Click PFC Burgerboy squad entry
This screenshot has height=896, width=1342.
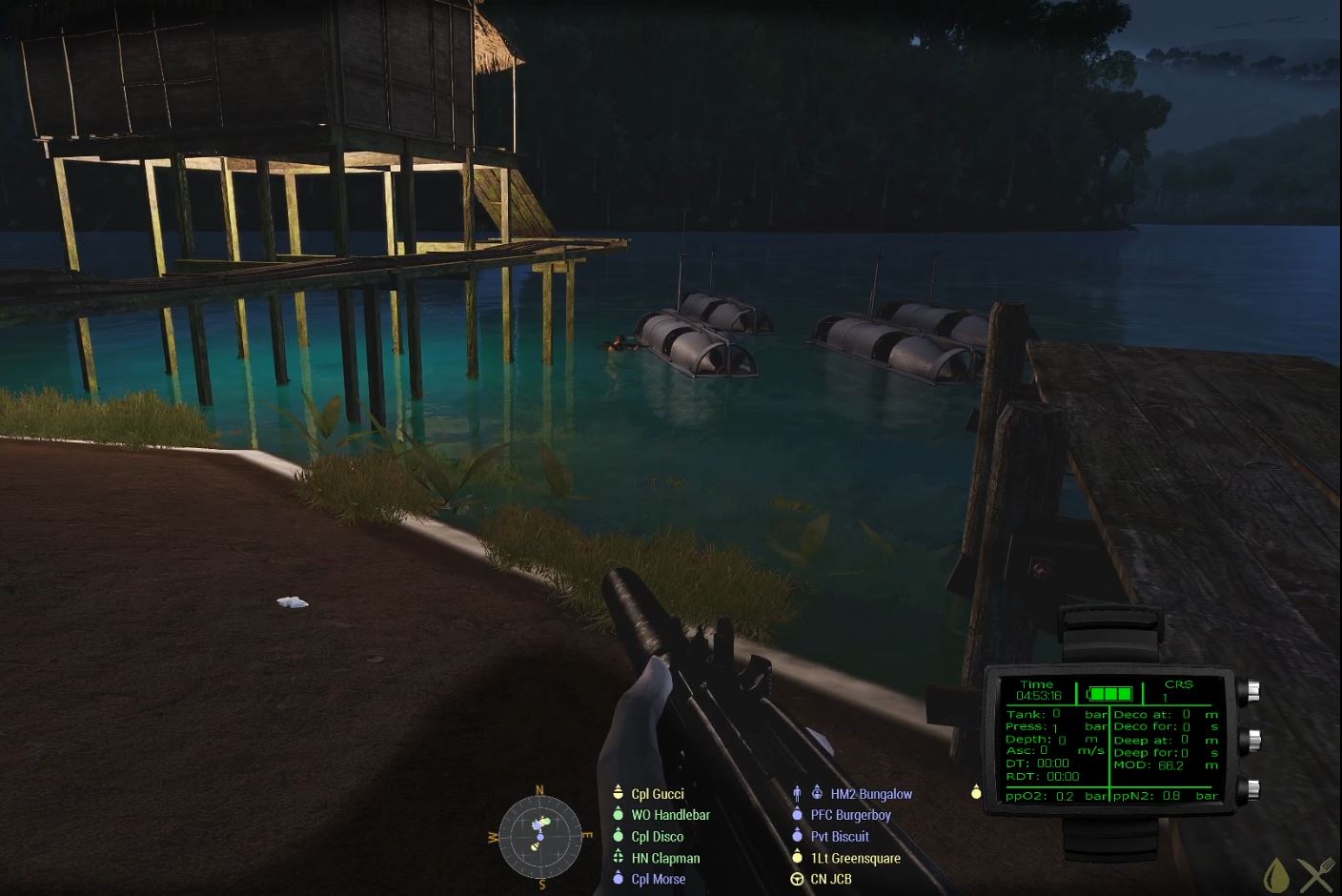[x=850, y=815]
